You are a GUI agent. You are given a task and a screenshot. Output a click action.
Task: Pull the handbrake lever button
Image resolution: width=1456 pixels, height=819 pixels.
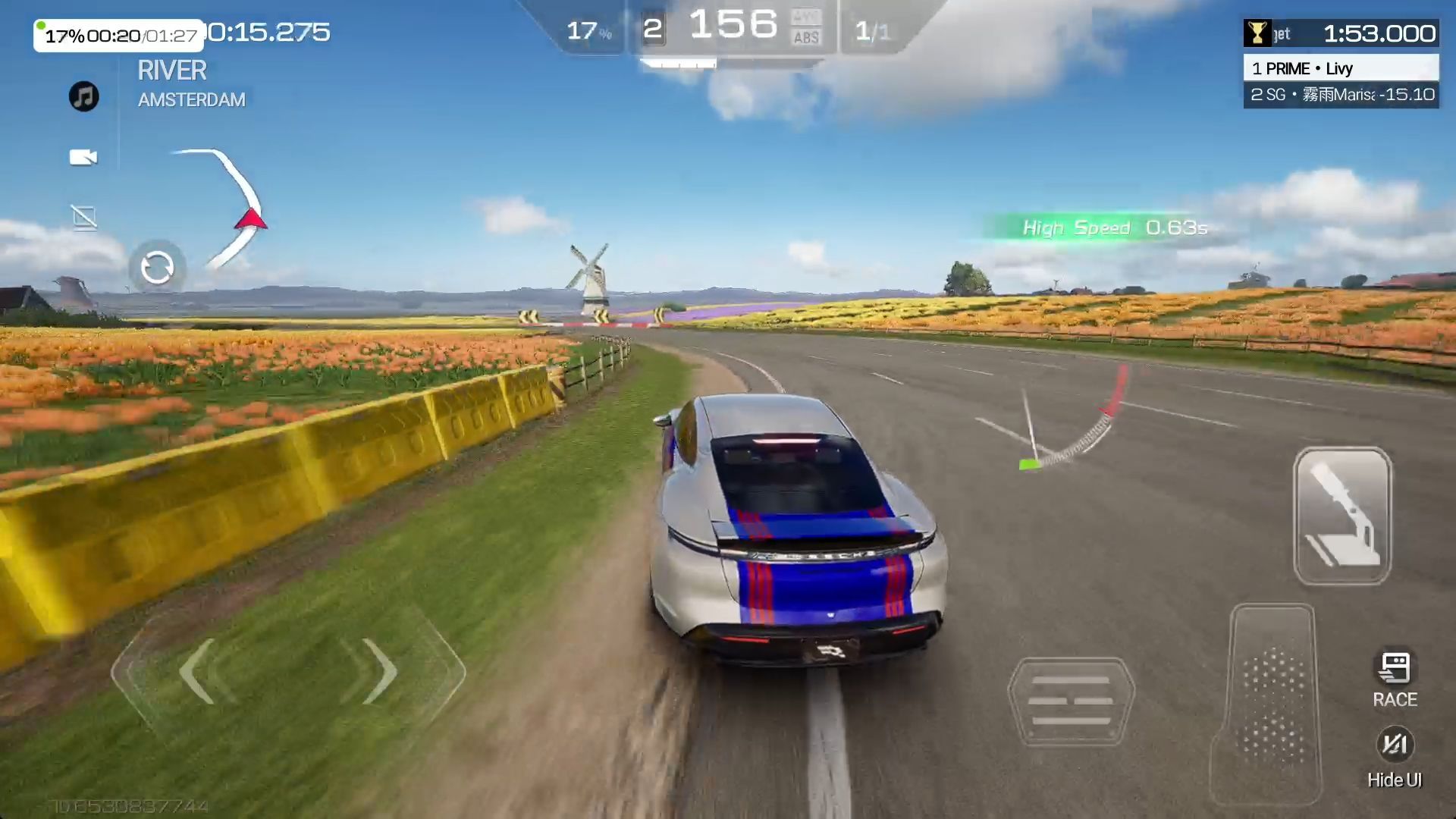coord(1341,516)
